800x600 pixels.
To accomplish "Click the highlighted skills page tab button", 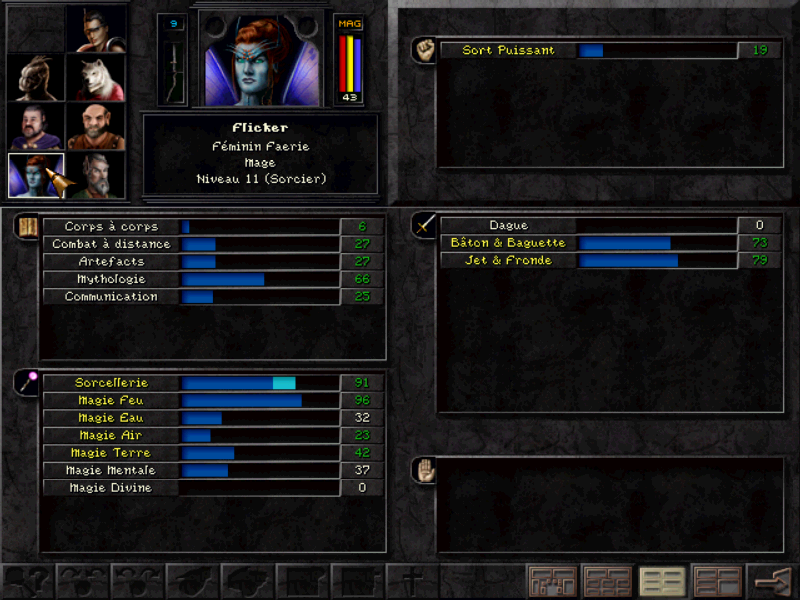I will pos(662,581).
